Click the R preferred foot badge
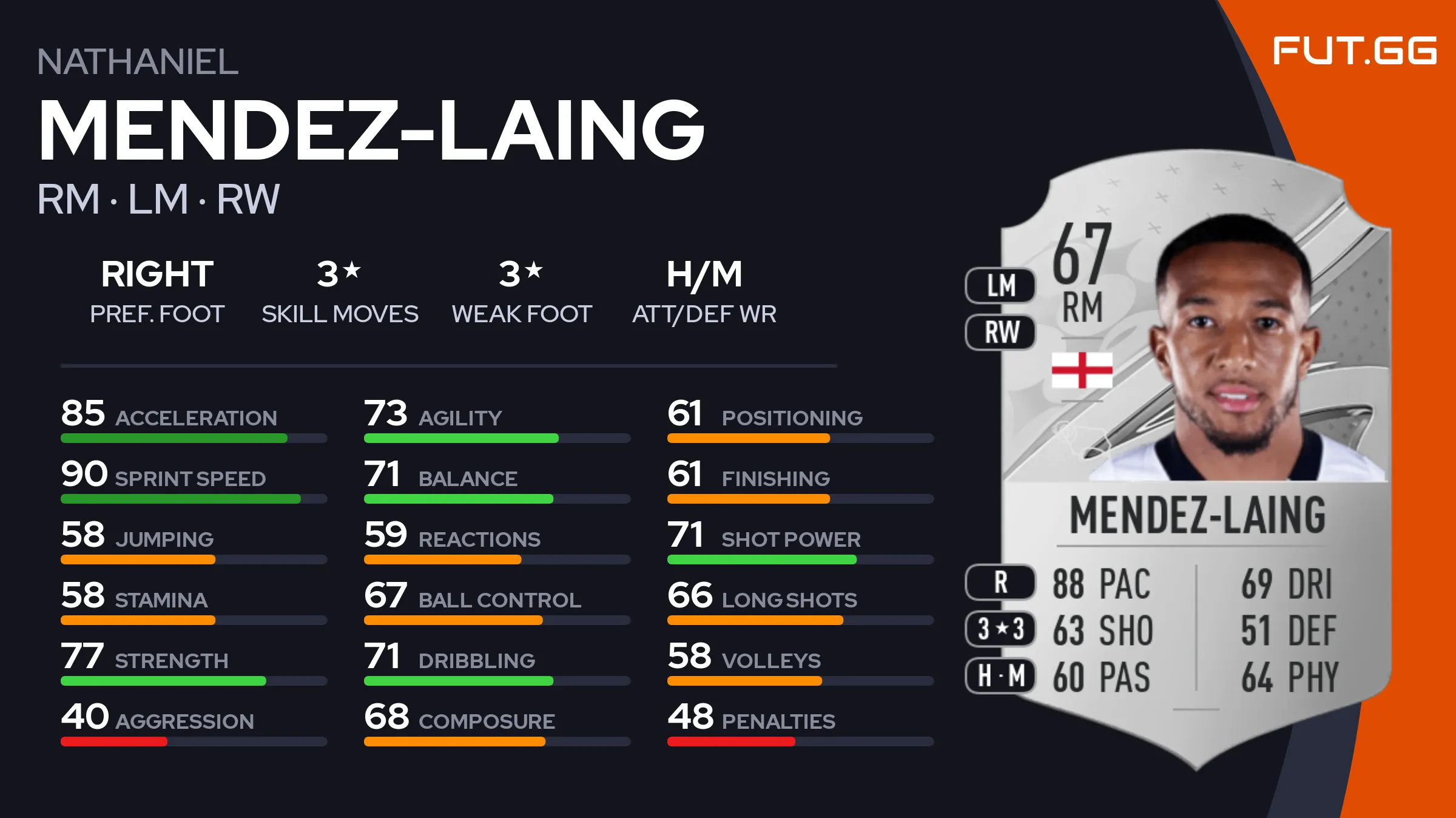Viewport: 1456px width, 818px height. 1000,582
